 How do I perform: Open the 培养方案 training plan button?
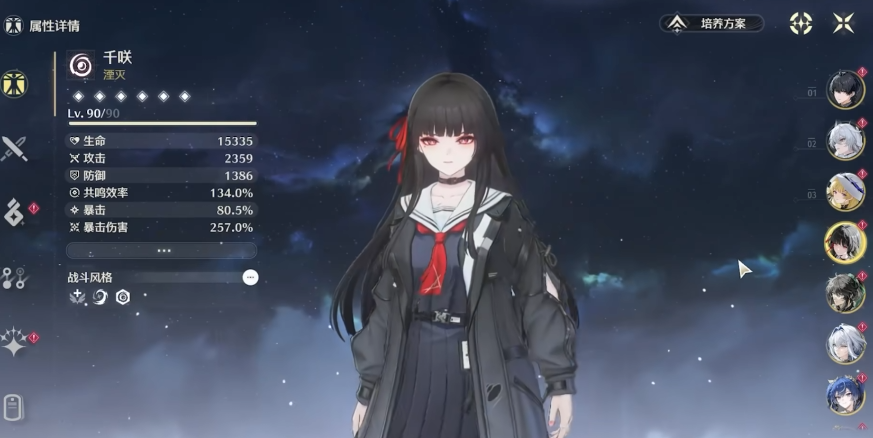pos(711,23)
